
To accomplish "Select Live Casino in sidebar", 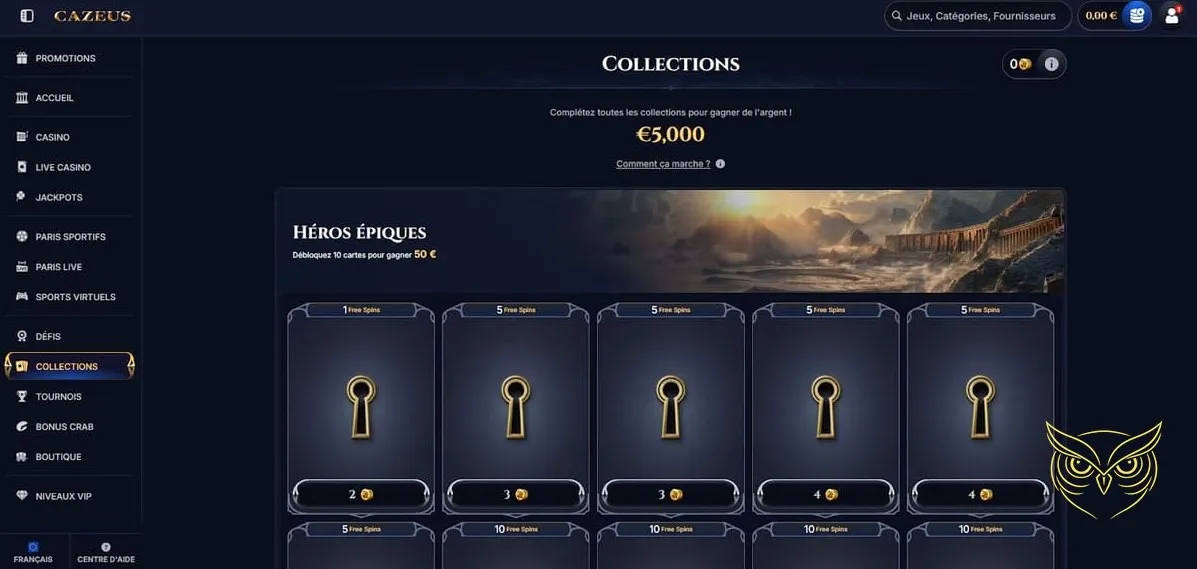I will coord(63,167).
